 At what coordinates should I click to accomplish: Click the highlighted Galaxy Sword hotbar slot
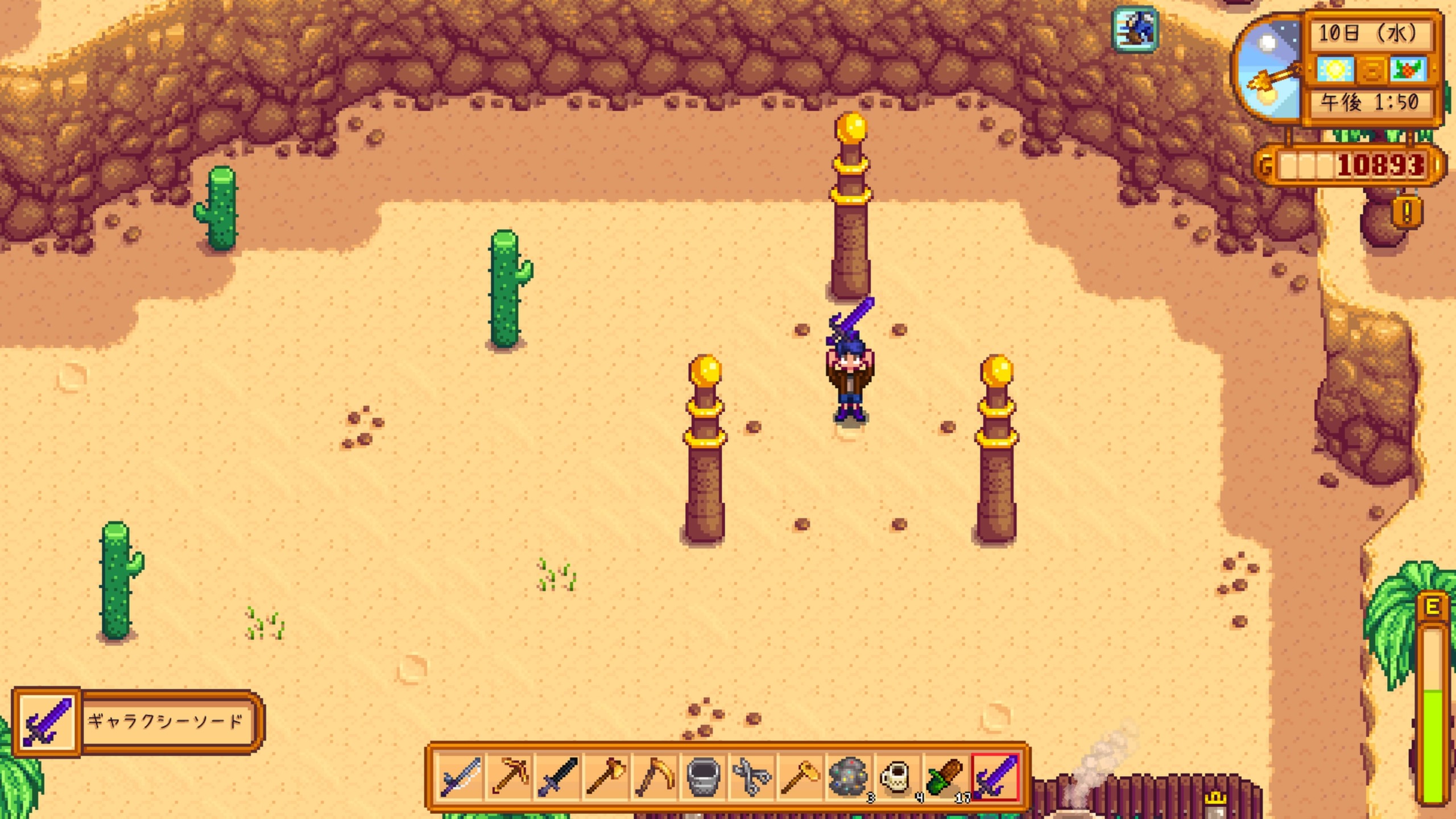tap(994, 777)
